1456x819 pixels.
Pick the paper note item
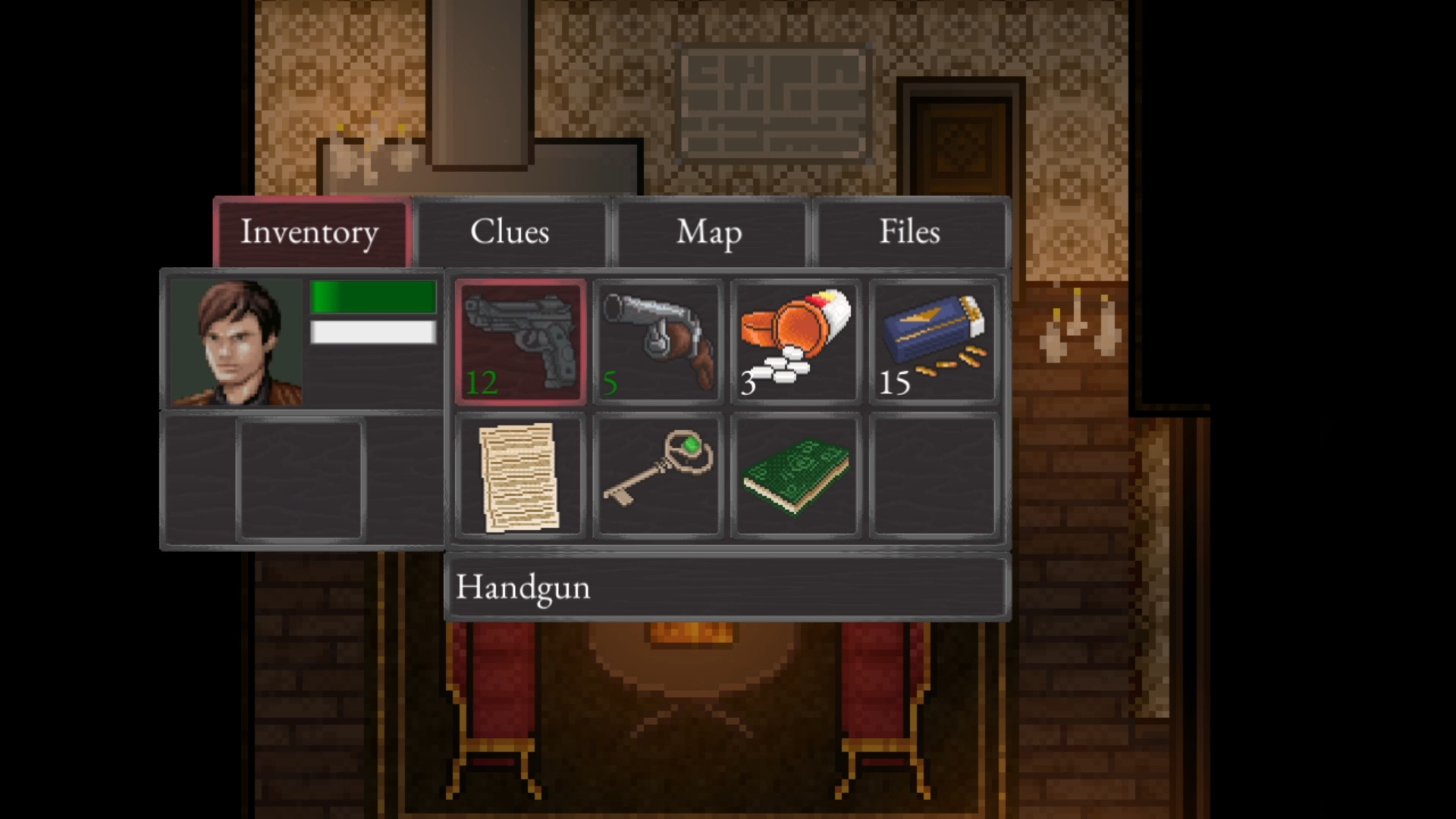(x=520, y=476)
